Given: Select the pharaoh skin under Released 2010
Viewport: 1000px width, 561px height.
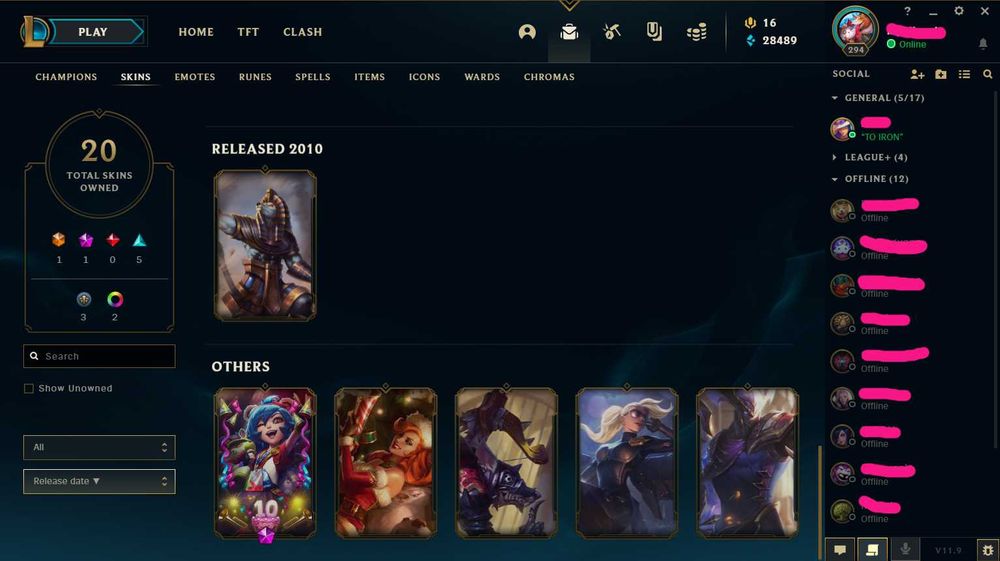Looking at the screenshot, I should point(265,245).
